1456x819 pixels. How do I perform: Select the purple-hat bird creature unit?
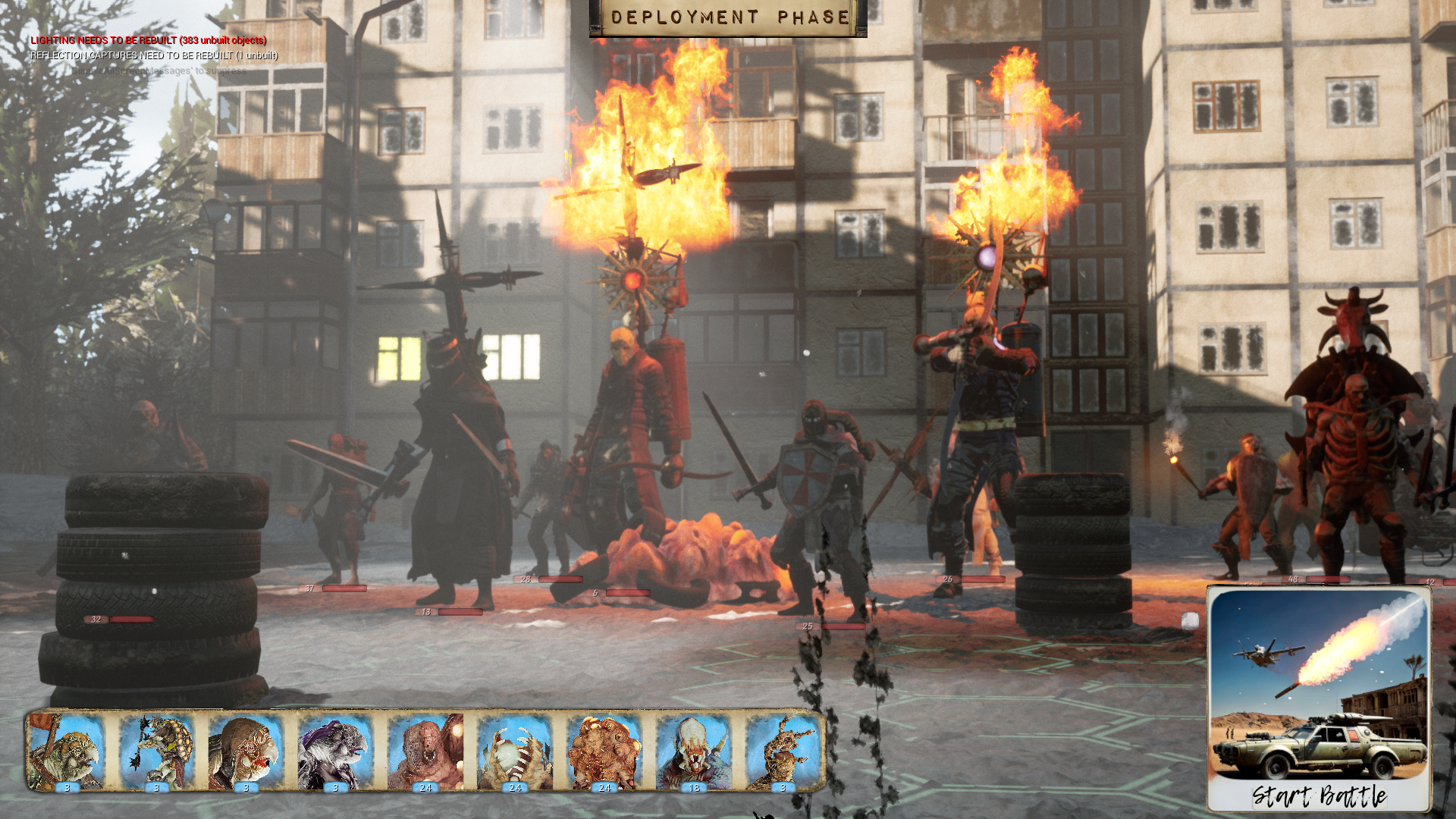click(335, 752)
